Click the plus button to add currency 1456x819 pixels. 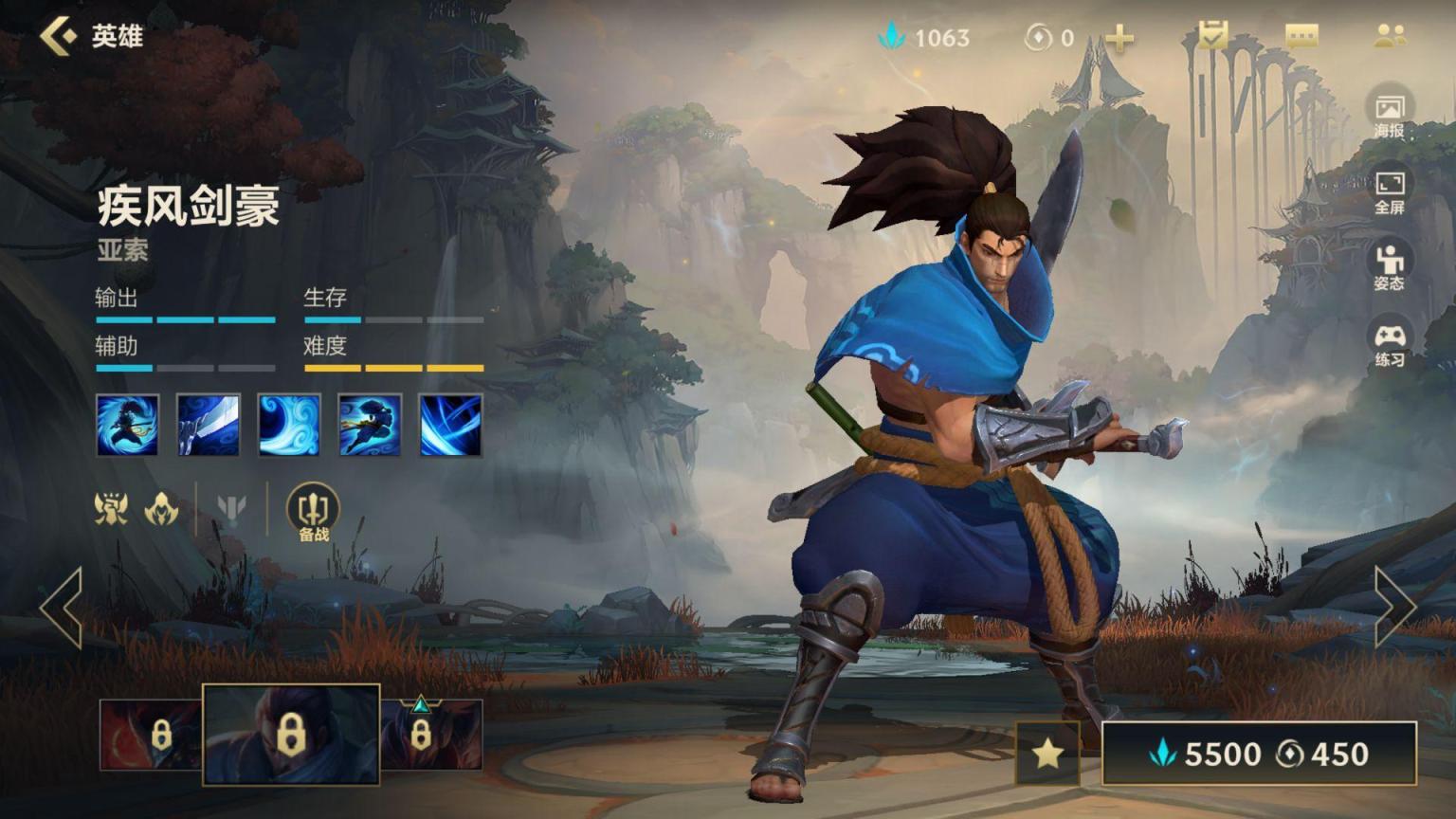pos(1119,38)
